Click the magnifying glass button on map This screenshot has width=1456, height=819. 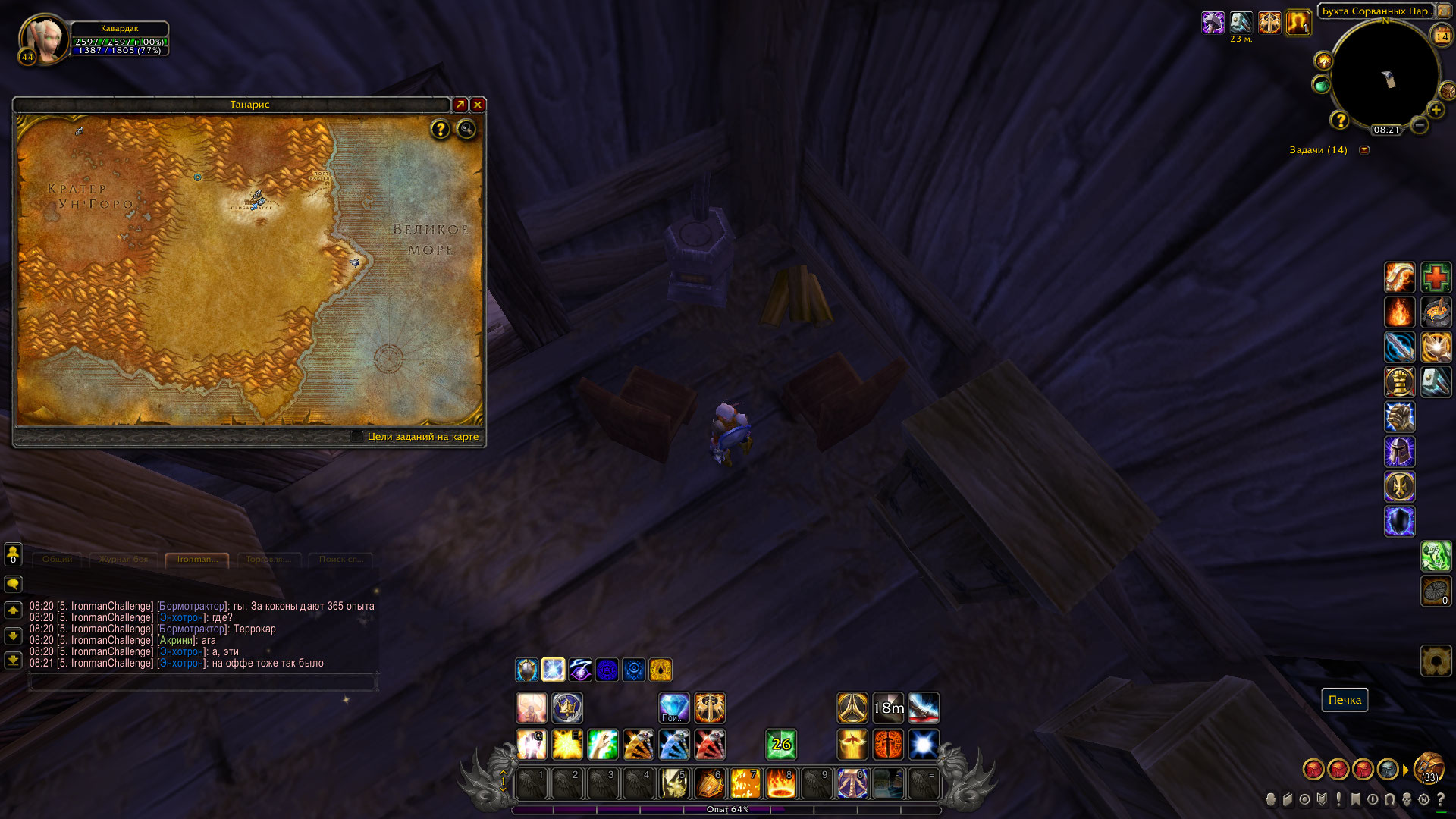click(x=466, y=129)
